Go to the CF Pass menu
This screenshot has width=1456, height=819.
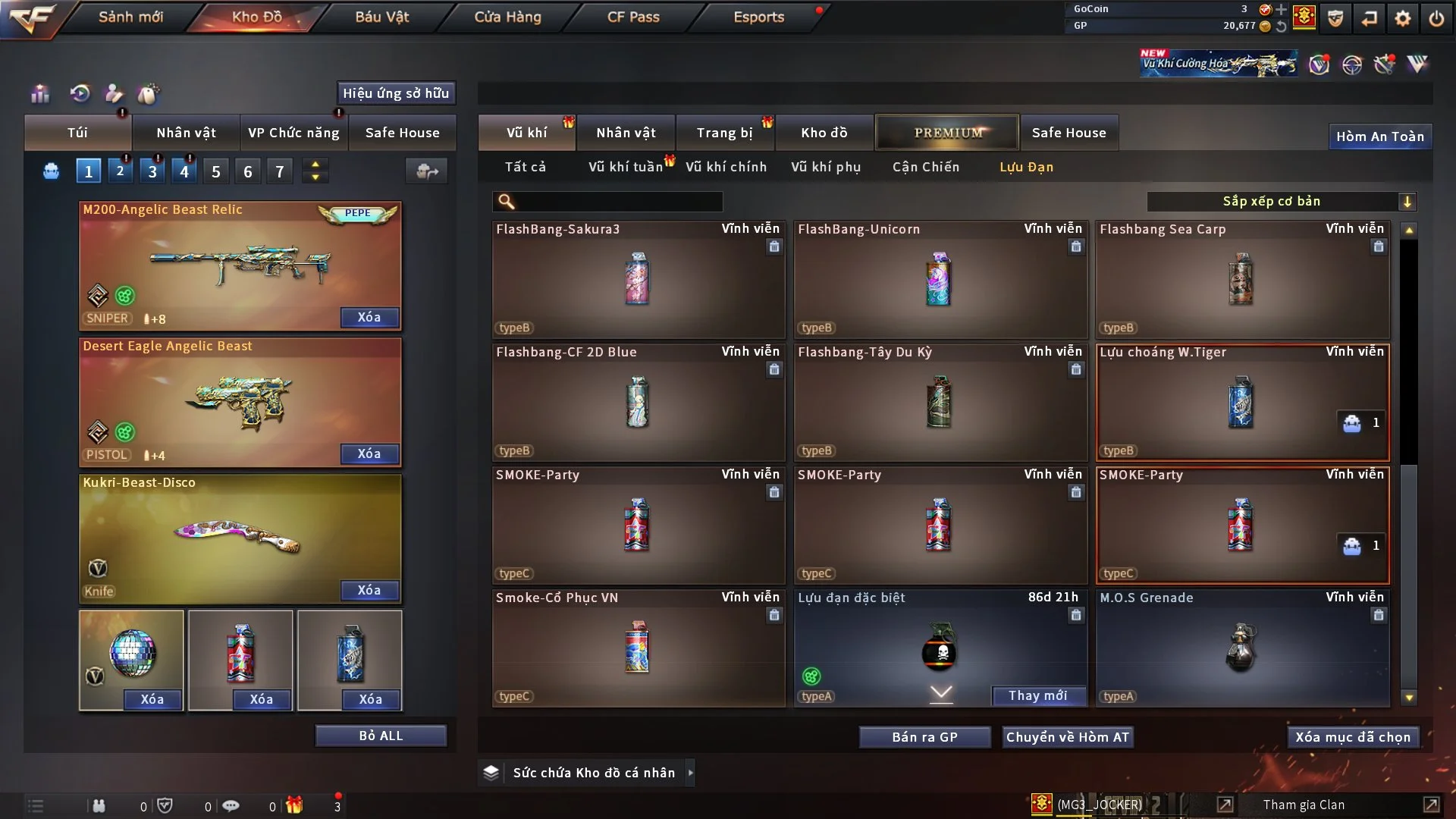(633, 17)
